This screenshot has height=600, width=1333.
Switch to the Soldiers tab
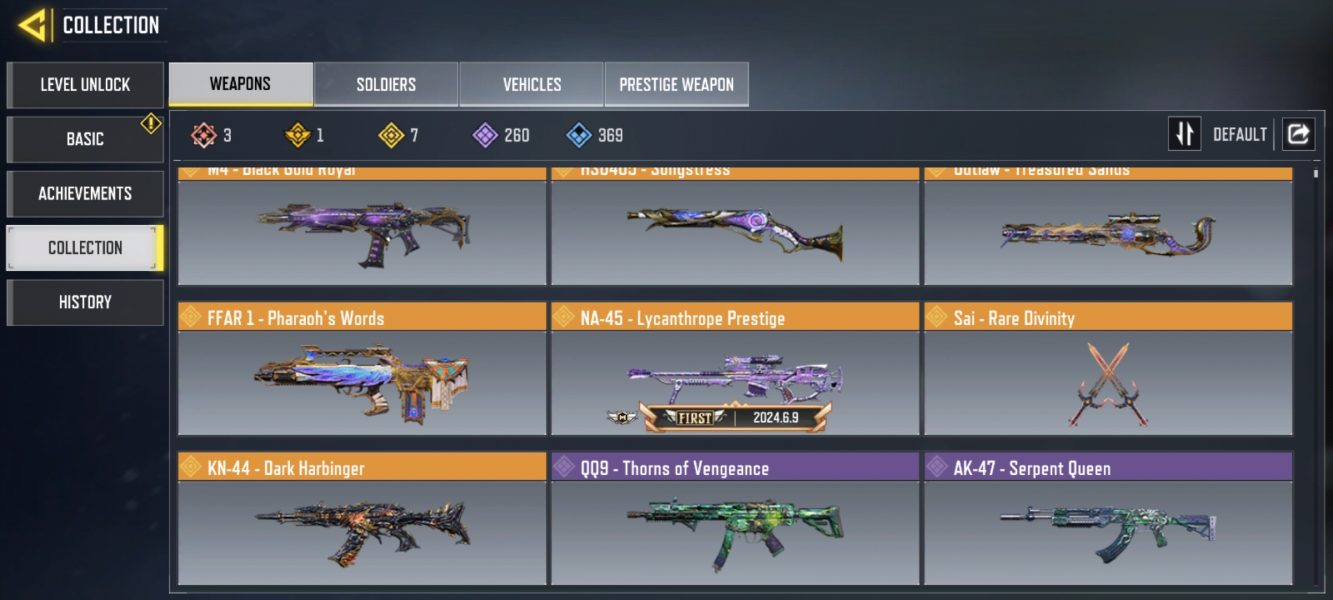tap(386, 84)
